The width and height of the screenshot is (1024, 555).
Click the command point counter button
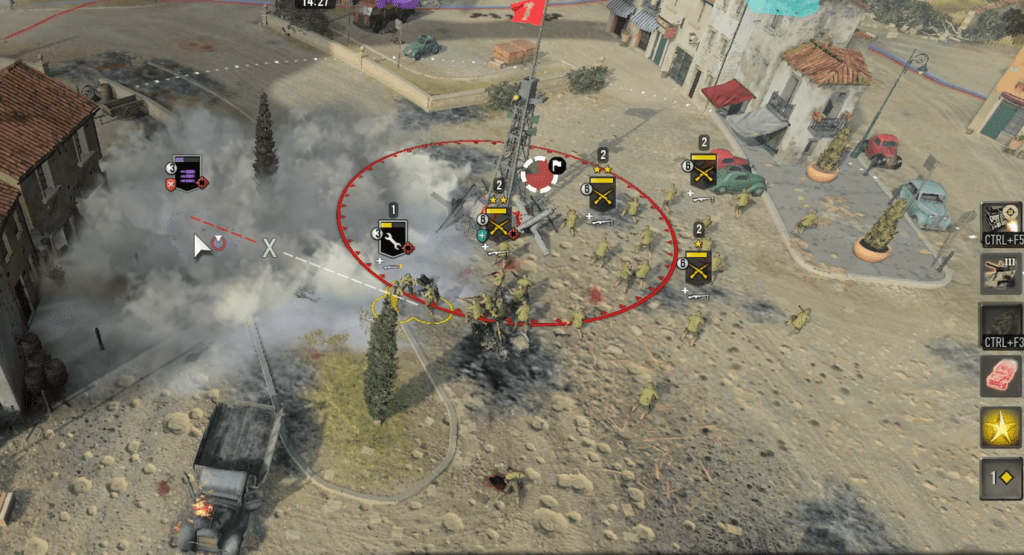coord(1000,478)
